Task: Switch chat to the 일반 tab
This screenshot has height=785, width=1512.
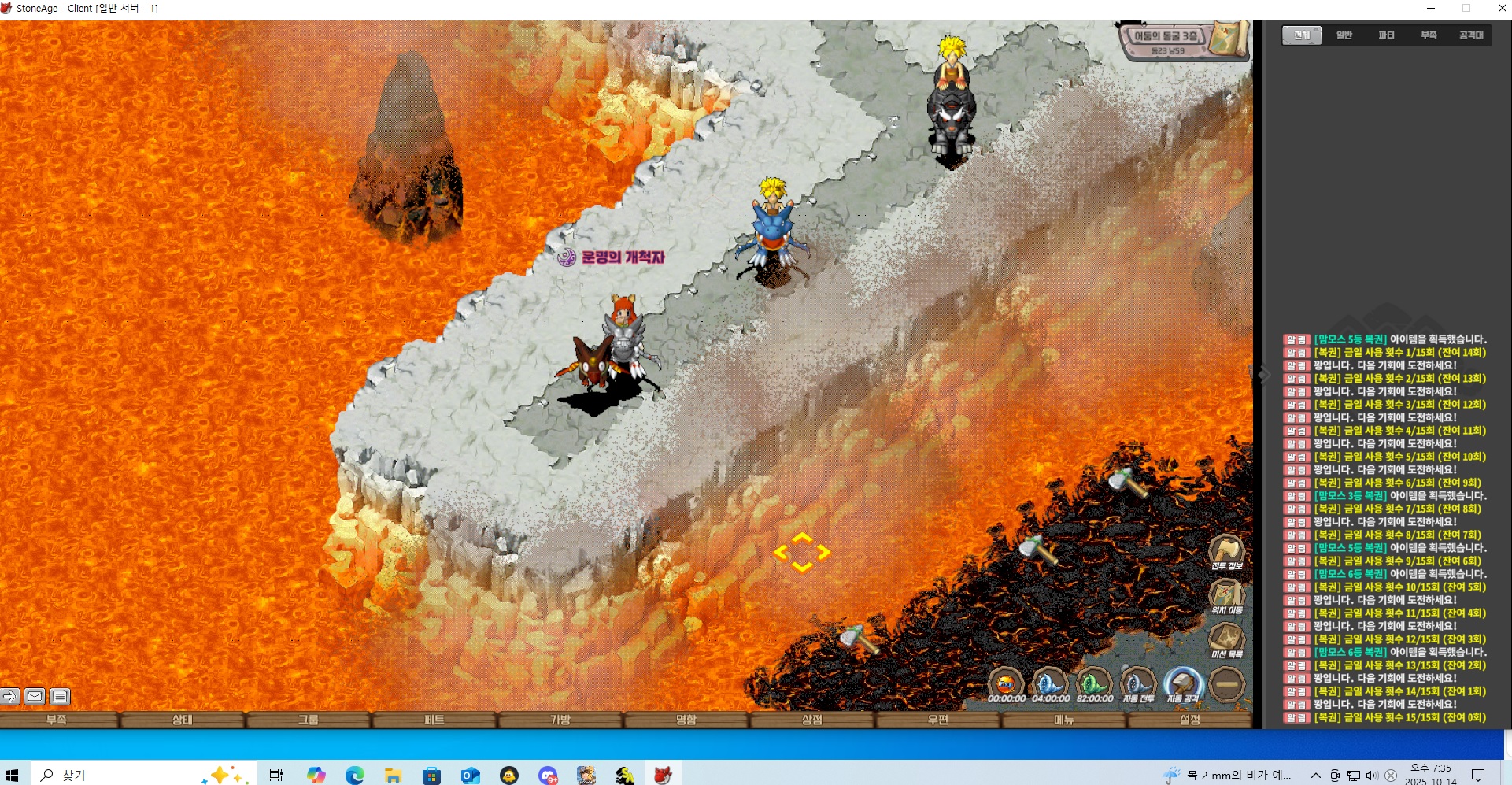Action: point(1344,35)
